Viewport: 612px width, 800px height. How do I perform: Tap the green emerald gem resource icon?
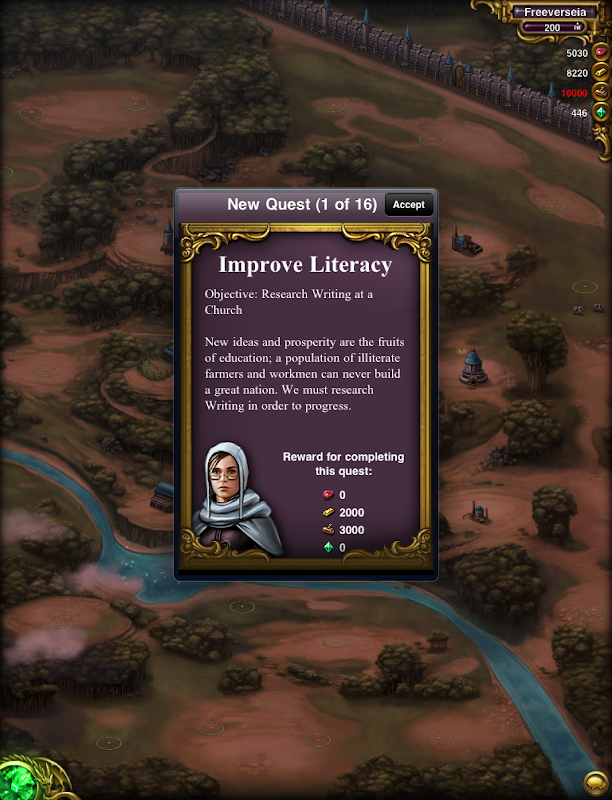600,113
